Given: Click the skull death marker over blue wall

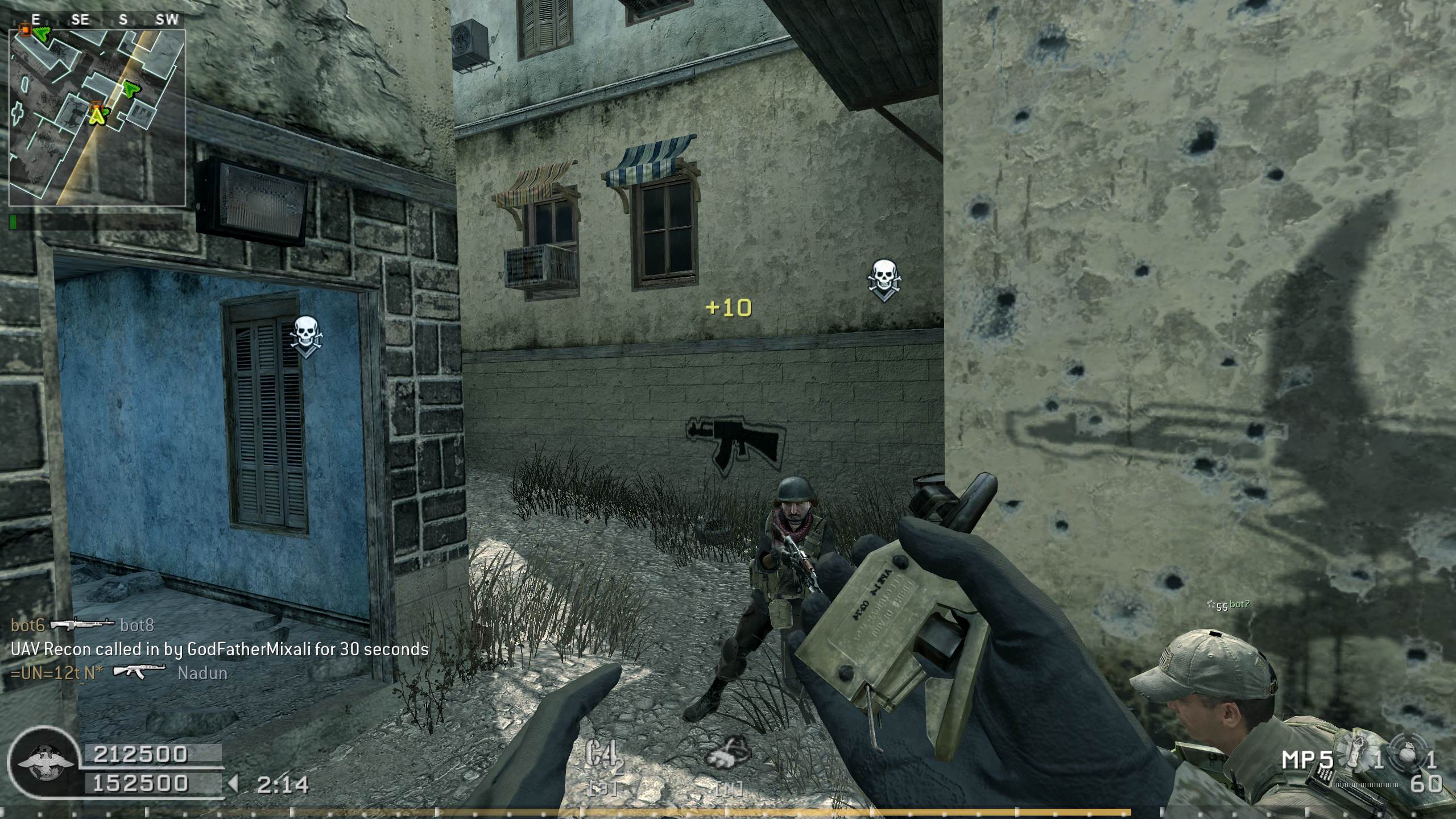Looking at the screenshot, I should (x=305, y=336).
